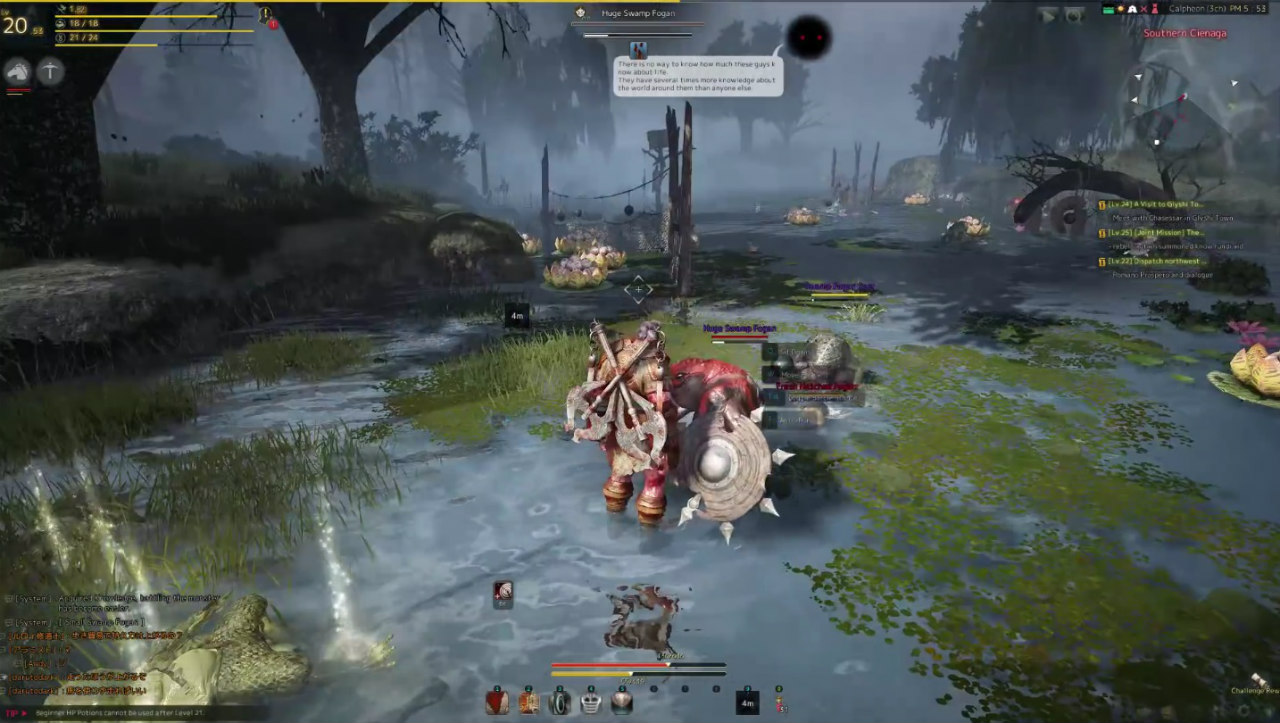Click the ring item in quickslot 3

coord(559,701)
